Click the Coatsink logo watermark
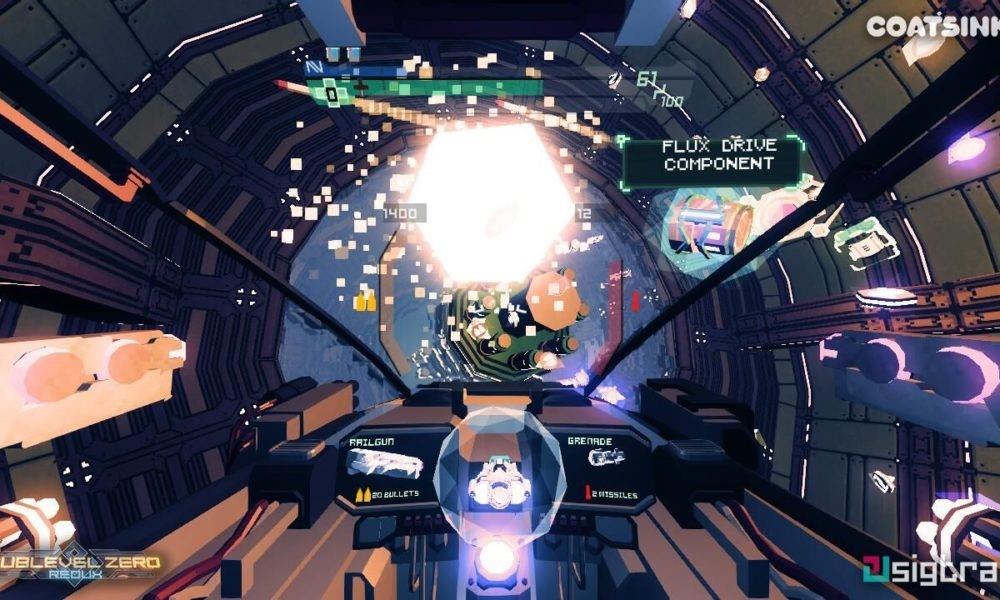Viewport: 1000px width, 600px height. point(930,27)
